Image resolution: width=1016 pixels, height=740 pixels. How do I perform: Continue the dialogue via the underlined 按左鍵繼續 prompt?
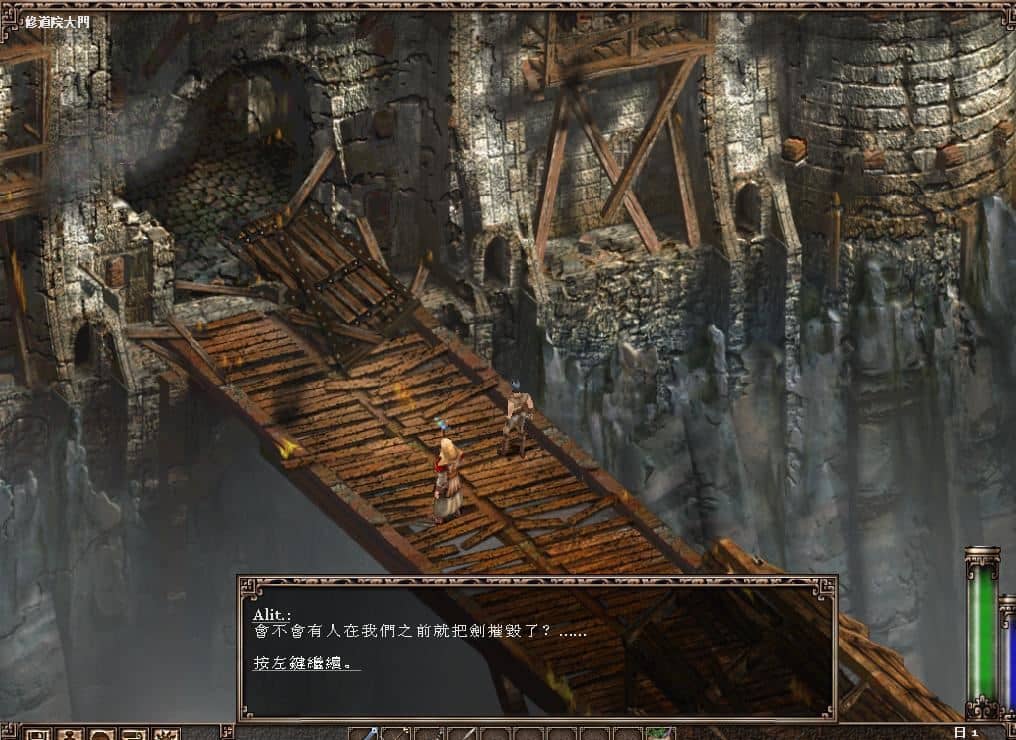pyautogui.click(x=306, y=663)
